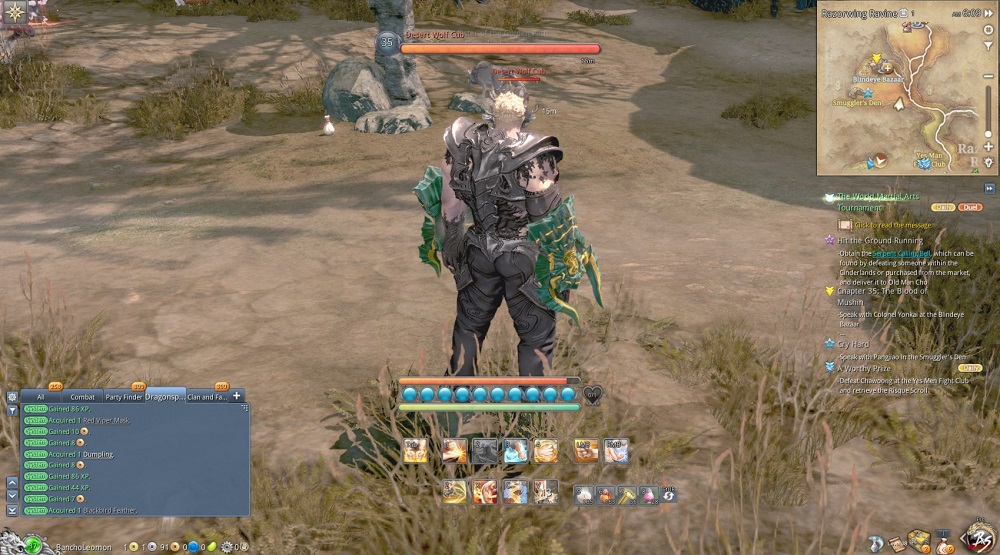
Task: Switch to the Combat chat tab
Action: pos(82,397)
